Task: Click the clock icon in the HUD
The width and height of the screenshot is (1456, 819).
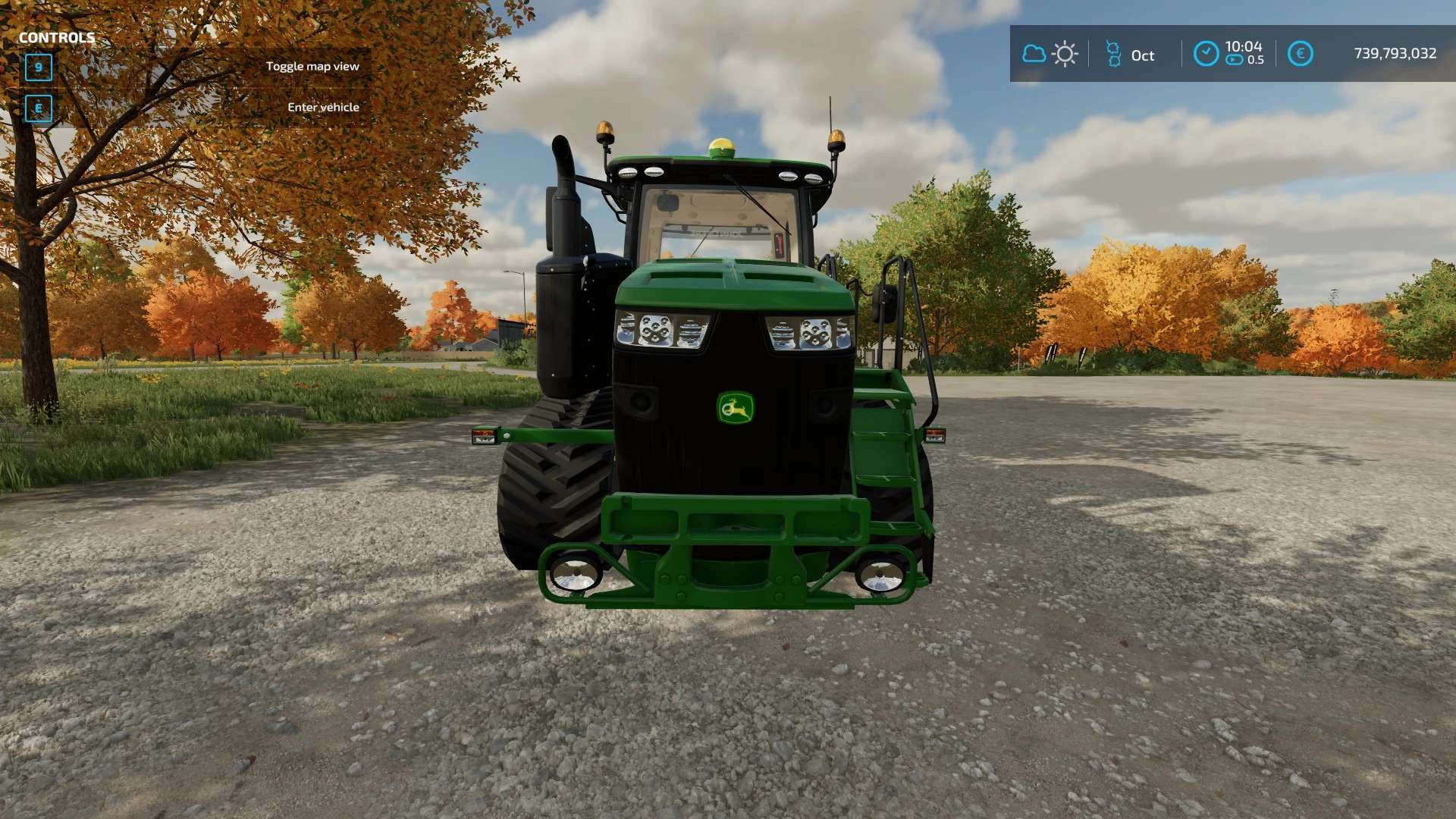Action: click(x=1206, y=54)
